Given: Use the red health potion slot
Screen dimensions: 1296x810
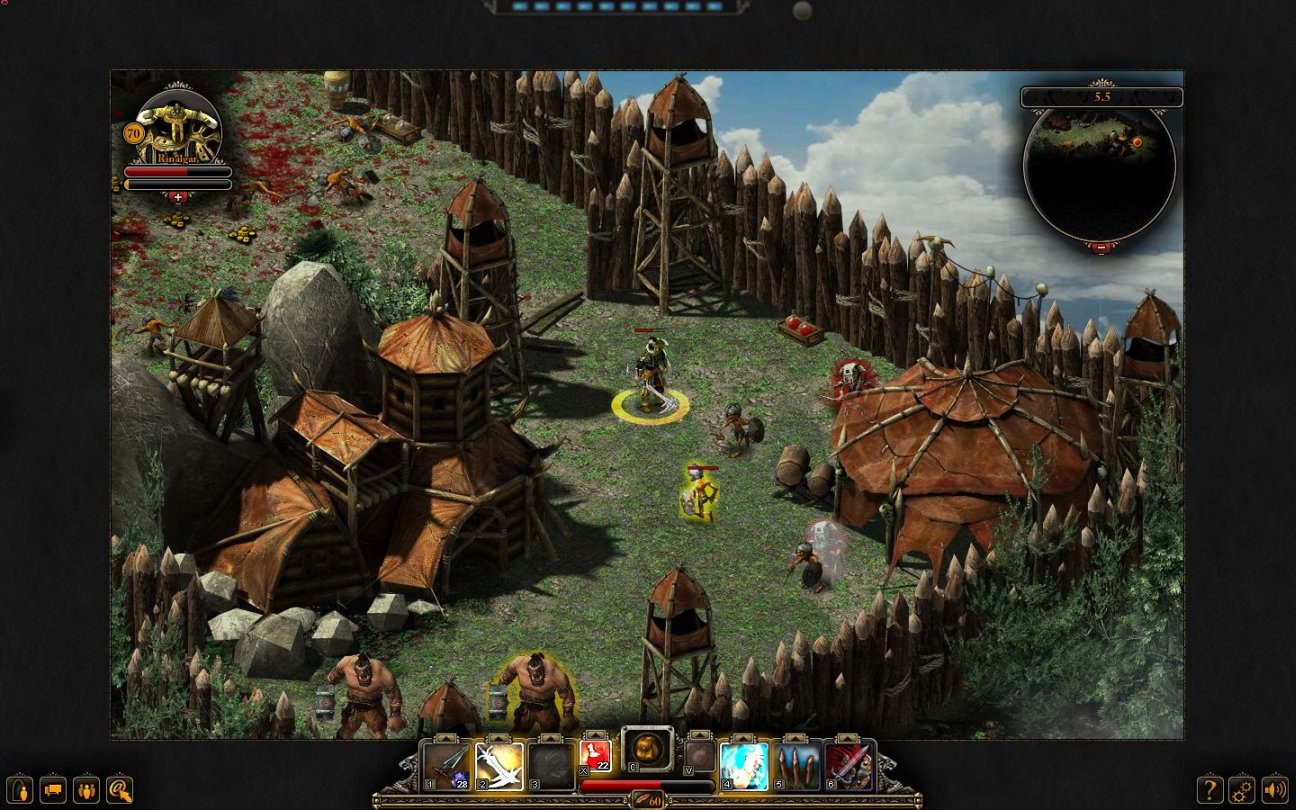Looking at the screenshot, I should [595, 757].
